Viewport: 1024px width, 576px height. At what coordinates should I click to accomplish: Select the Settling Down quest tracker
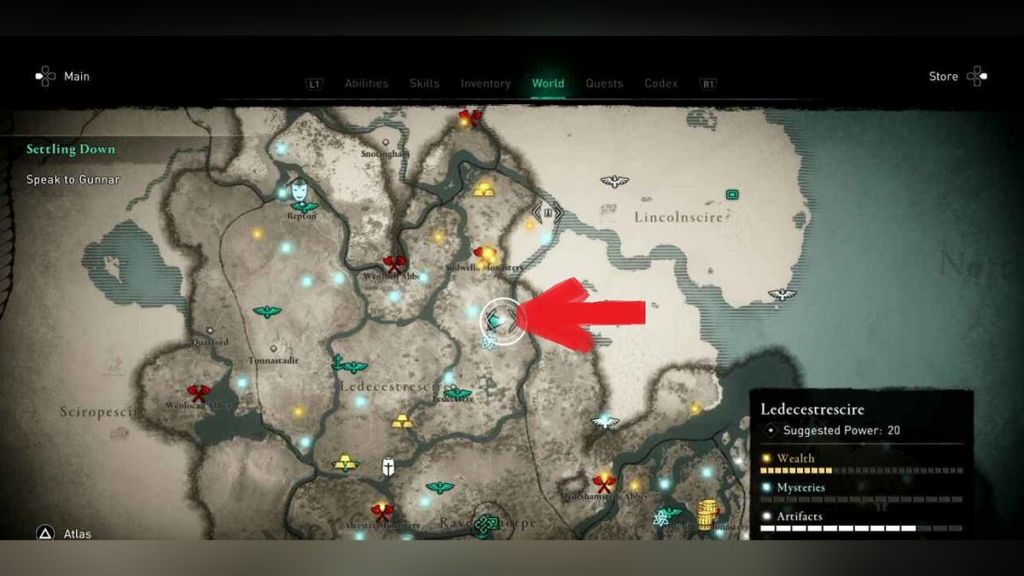click(x=71, y=149)
